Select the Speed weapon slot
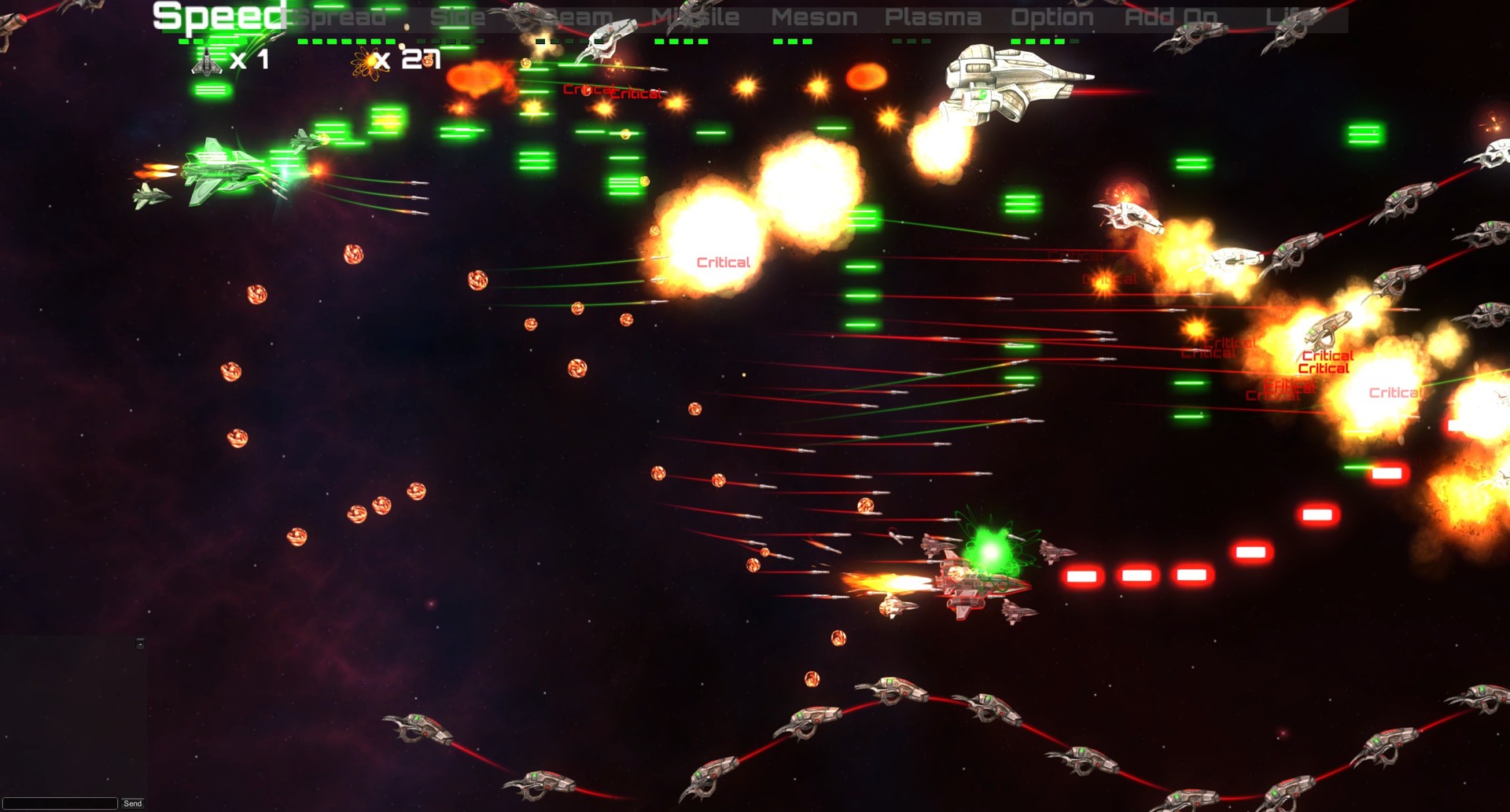Screen dimensions: 1510x812 point(216,16)
